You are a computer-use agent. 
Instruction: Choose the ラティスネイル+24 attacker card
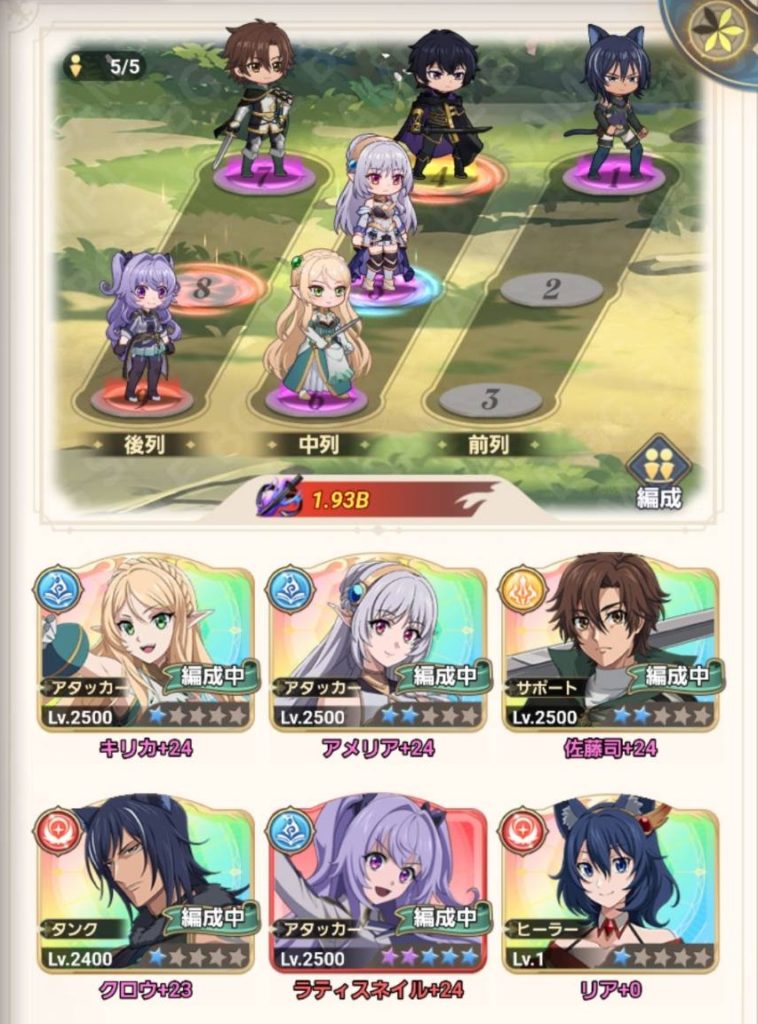[x=377, y=887]
